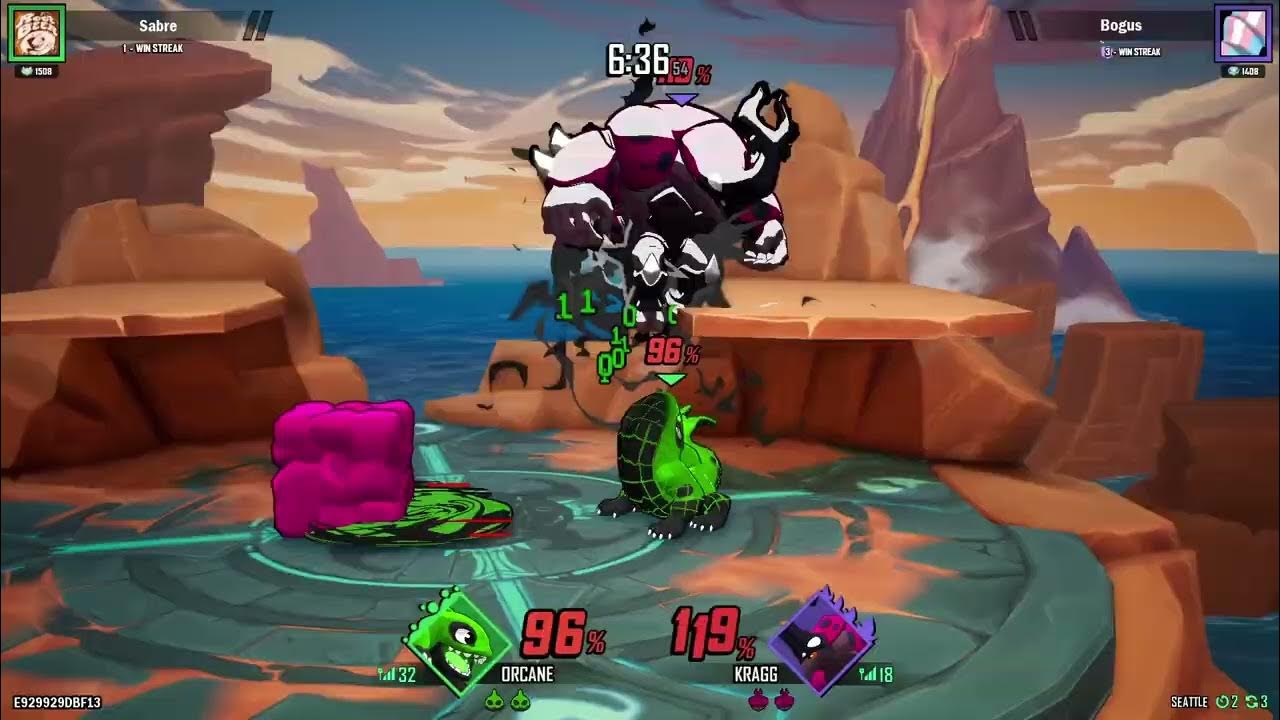This screenshot has height=720, width=1280.
Task: Select the Kragg character portrait
Action: click(x=828, y=640)
